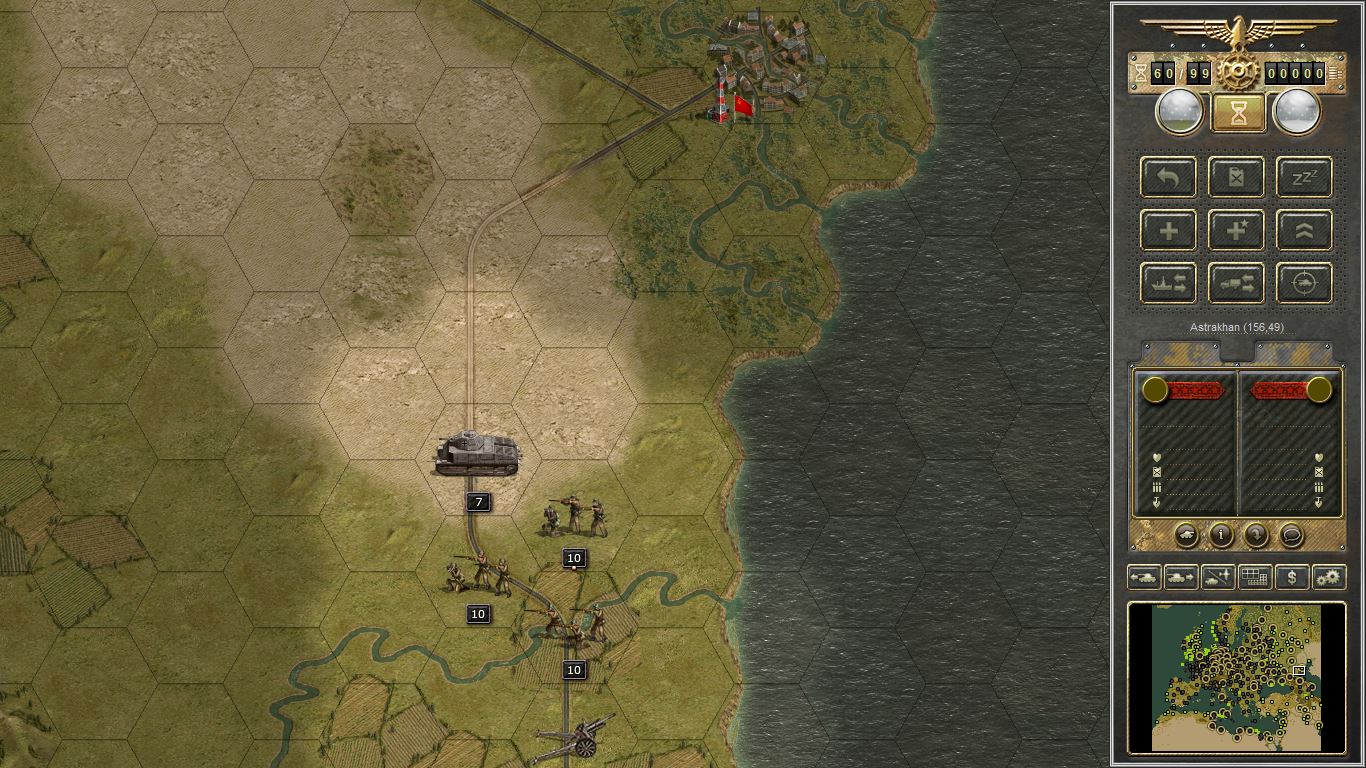Image resolution: width=1366 pixels, height=768 pixels.
Task: Open the speech bubble message button
Action: pyautogui.click(x=1291, y=535)
